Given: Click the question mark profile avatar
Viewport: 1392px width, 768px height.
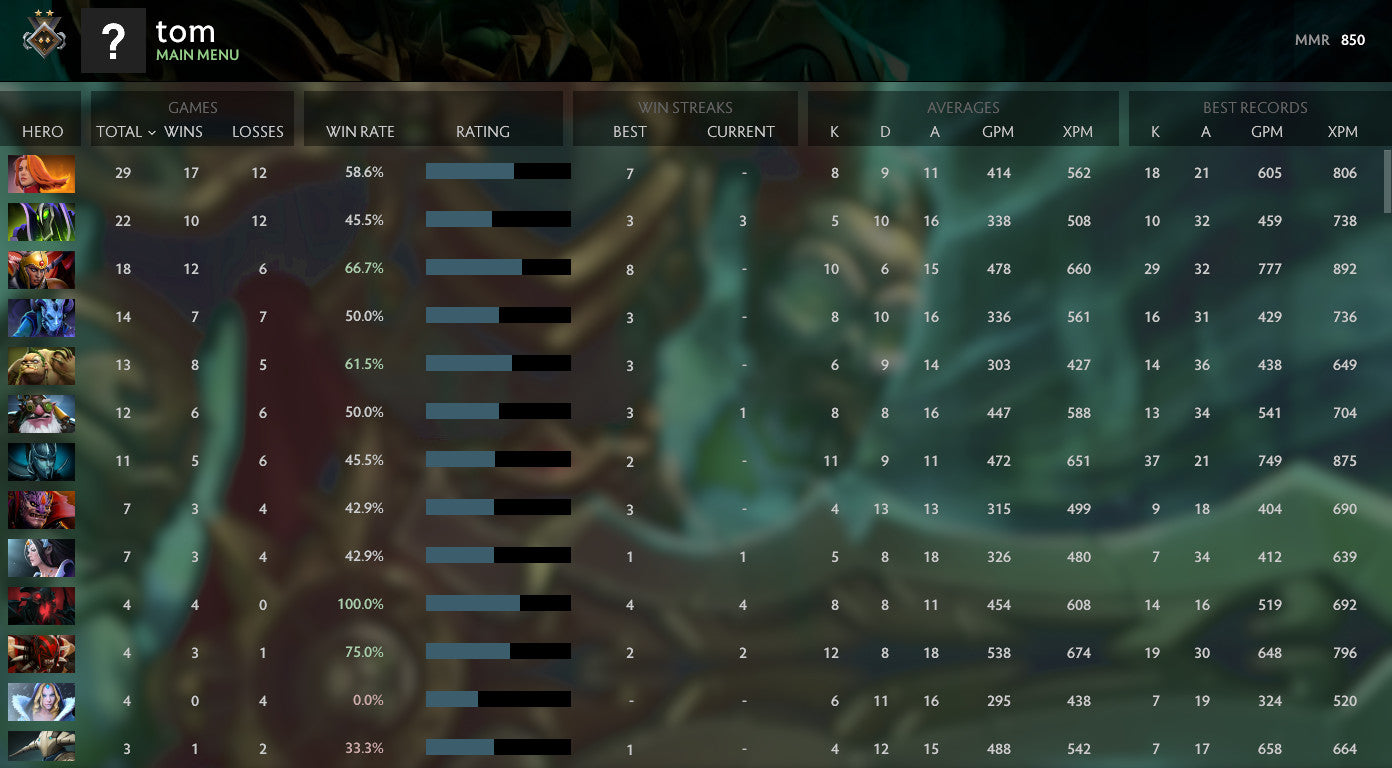Looking at the screenshot, I should pos(113,41).
